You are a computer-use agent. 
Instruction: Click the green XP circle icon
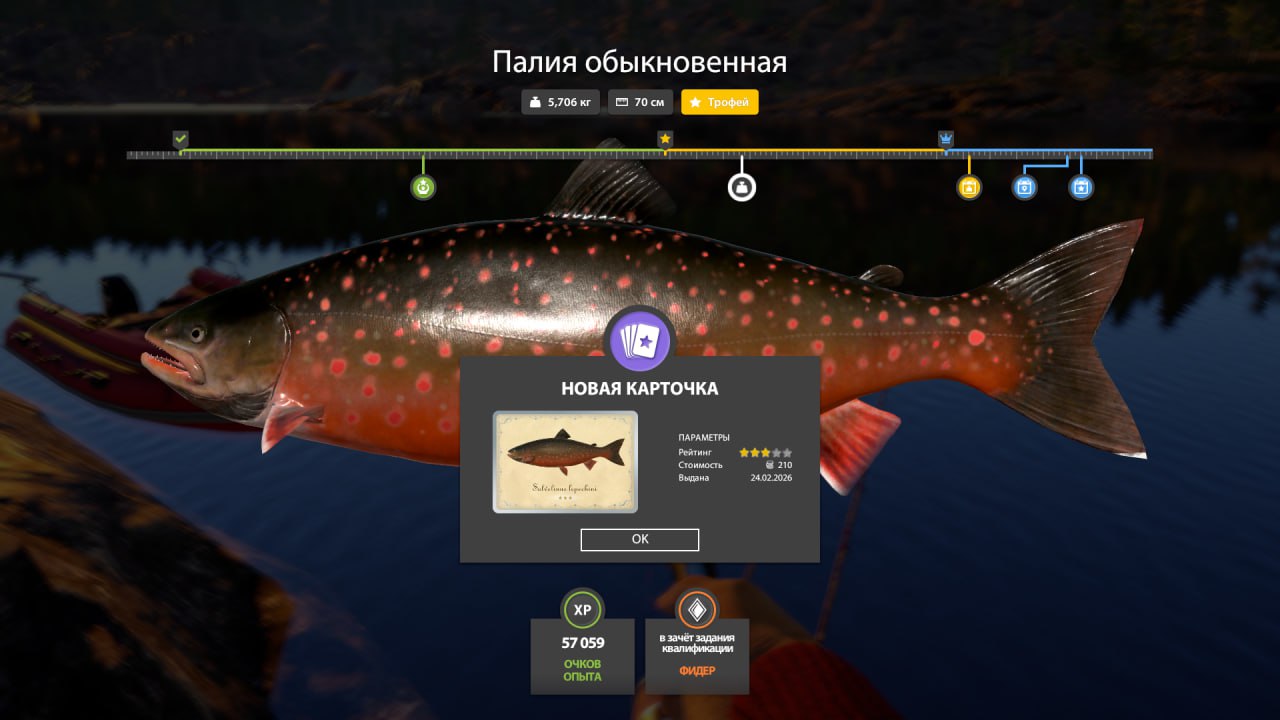tap(582, 610)
